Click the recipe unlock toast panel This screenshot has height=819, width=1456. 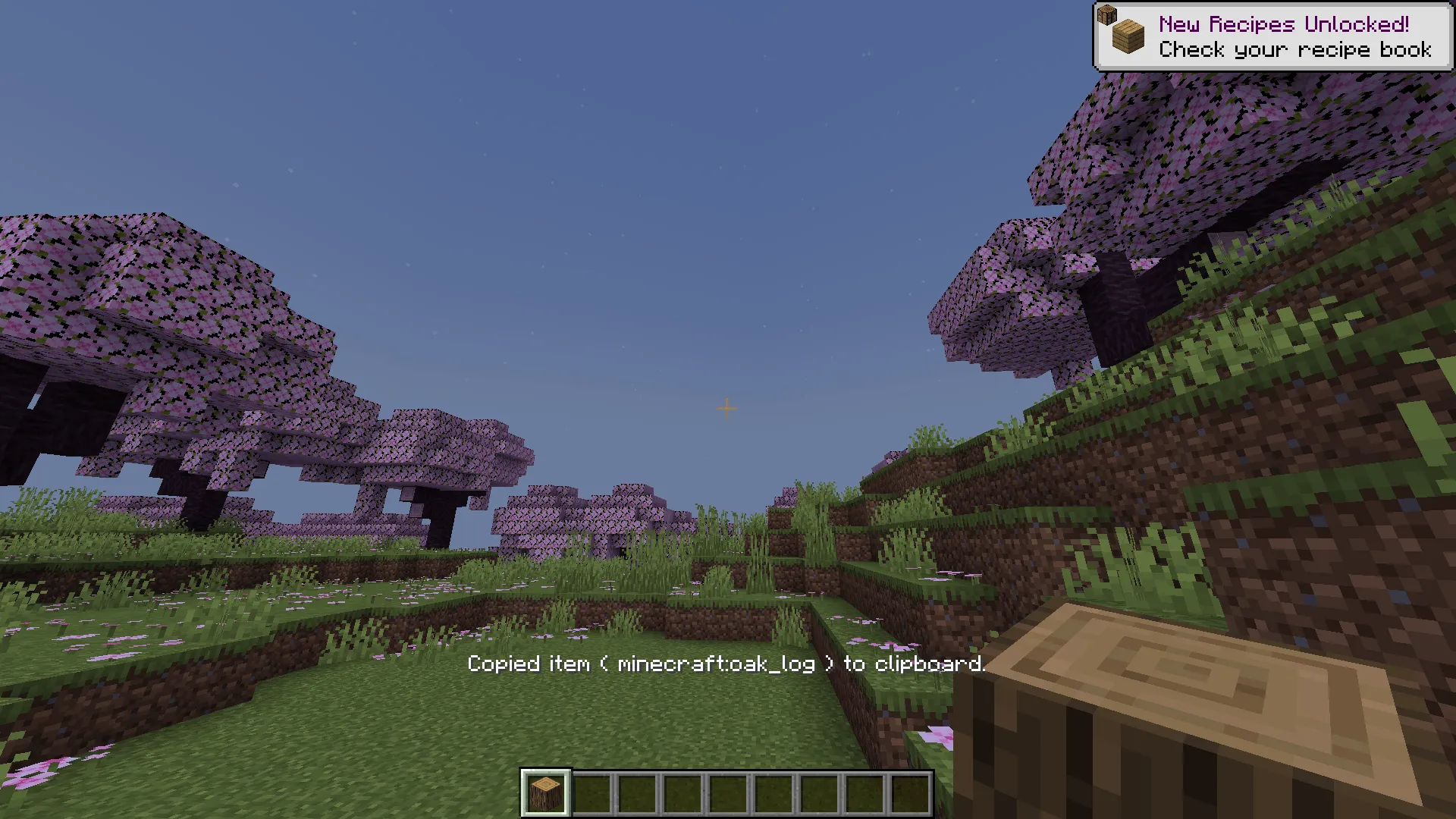1274,36
